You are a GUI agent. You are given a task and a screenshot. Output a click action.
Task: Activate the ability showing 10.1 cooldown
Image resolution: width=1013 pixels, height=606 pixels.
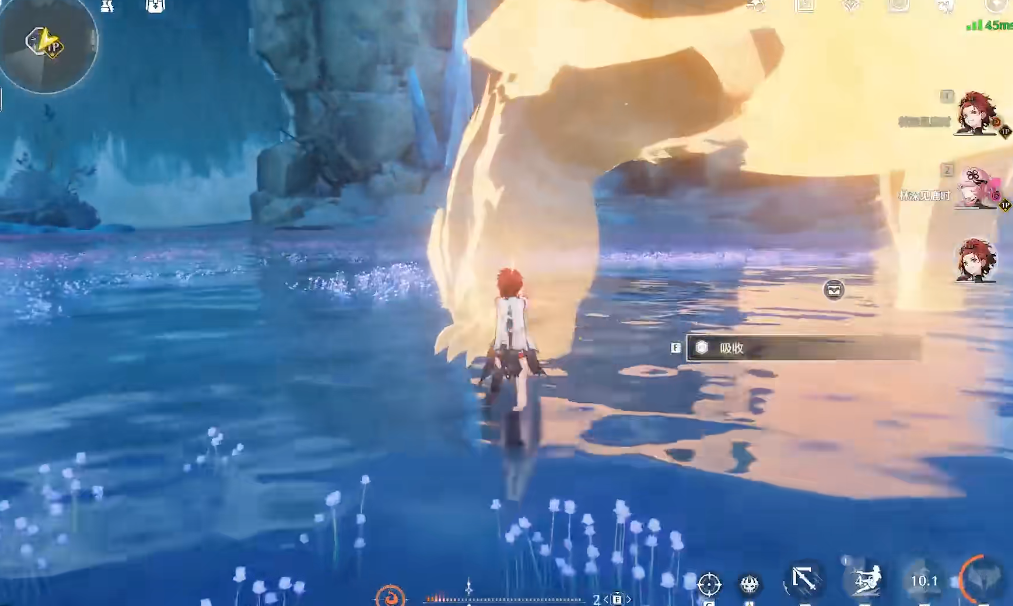coord(922,580)
